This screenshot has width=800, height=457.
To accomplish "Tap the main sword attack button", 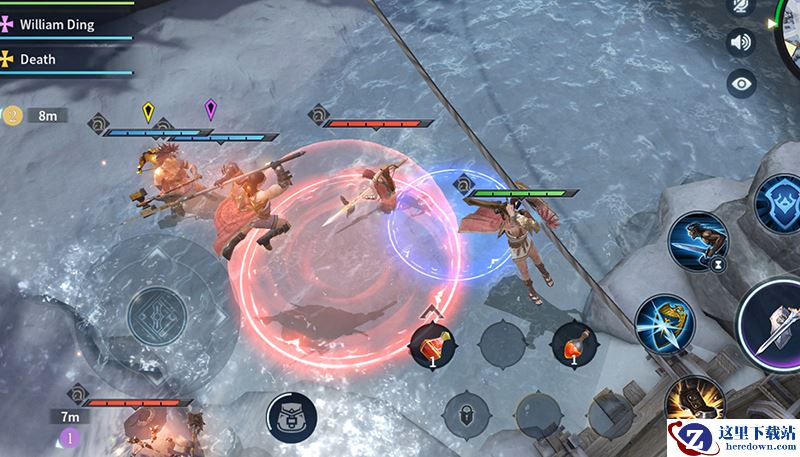I will 775,325.
